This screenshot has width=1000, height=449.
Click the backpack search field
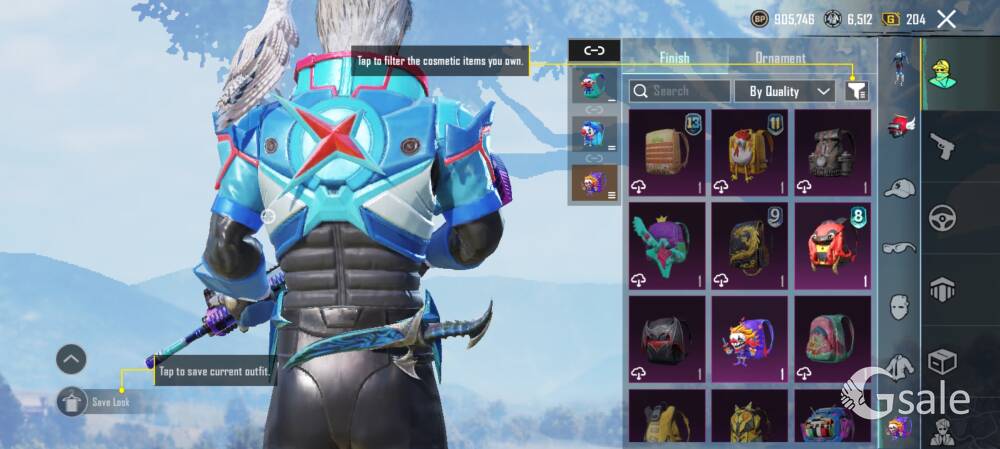click(680, 91)
